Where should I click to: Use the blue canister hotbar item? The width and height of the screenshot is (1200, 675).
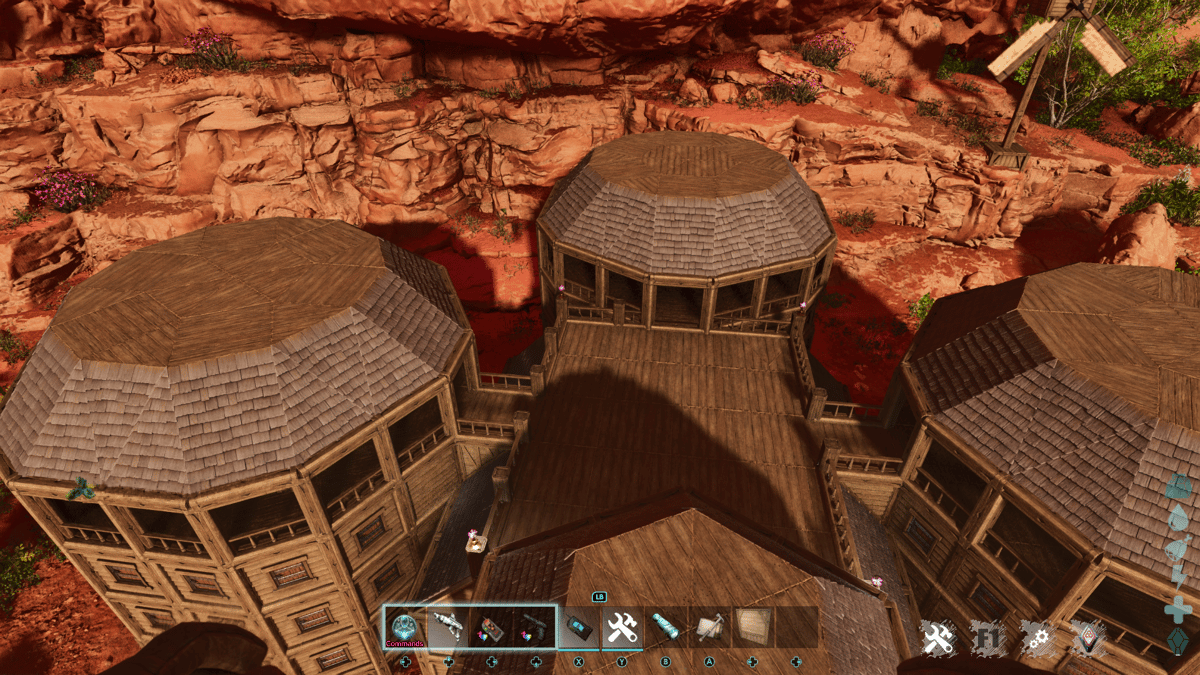pos(665,627)
